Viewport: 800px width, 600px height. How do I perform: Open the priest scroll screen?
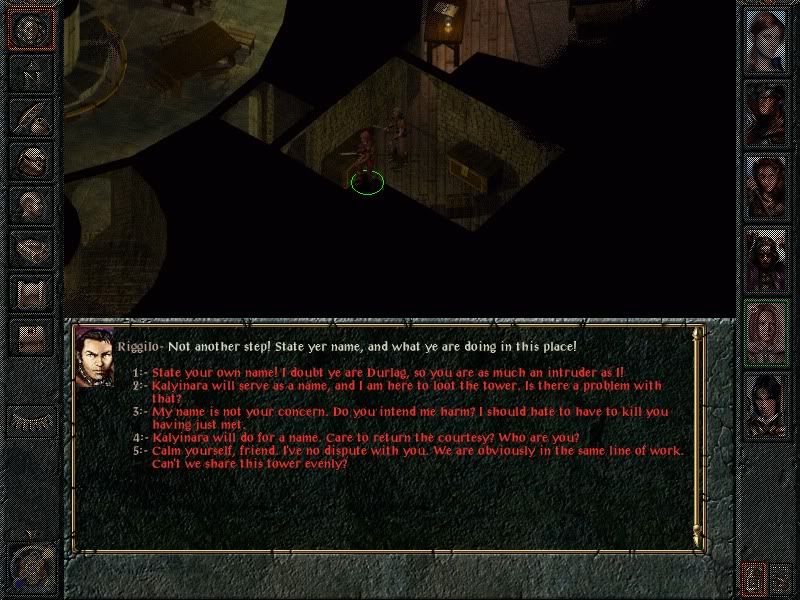click(31, 291)
